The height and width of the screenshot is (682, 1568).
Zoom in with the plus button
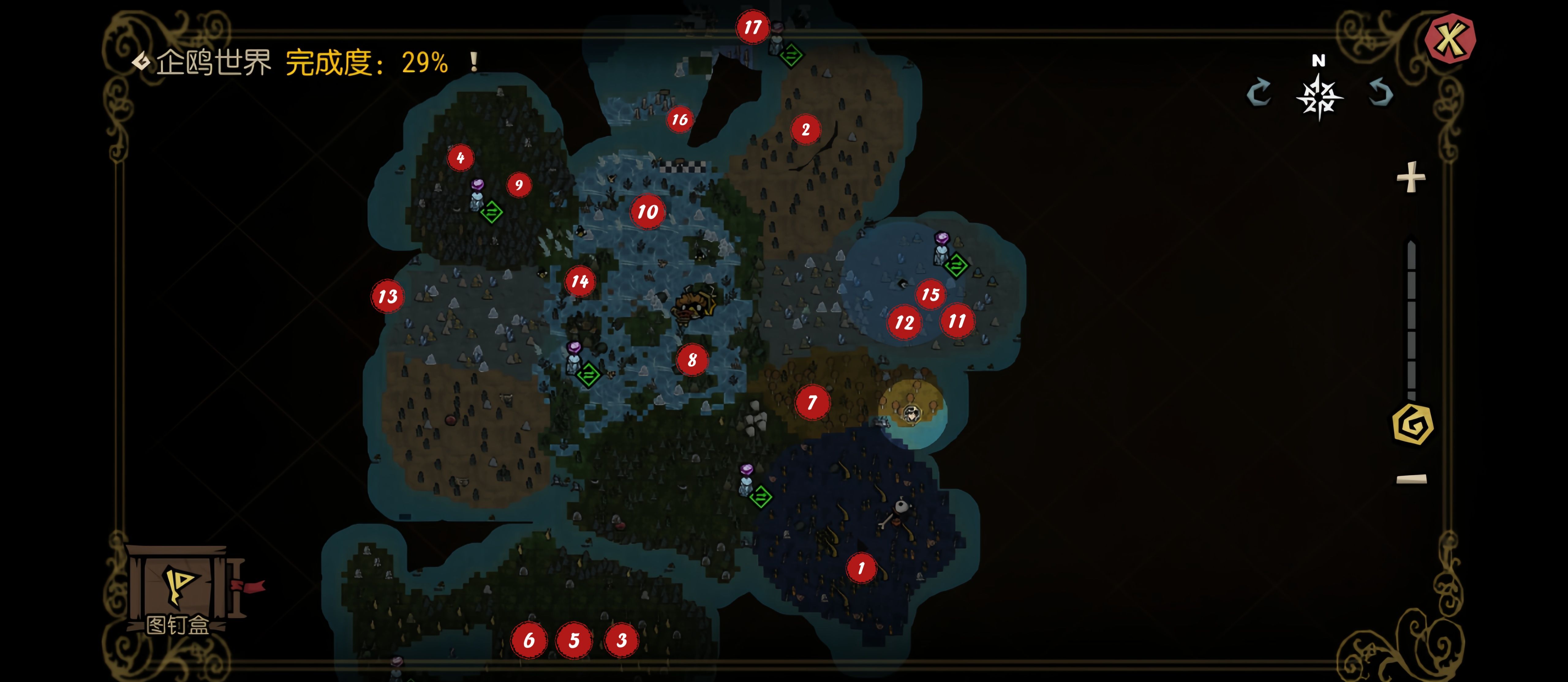point(1410,178)
